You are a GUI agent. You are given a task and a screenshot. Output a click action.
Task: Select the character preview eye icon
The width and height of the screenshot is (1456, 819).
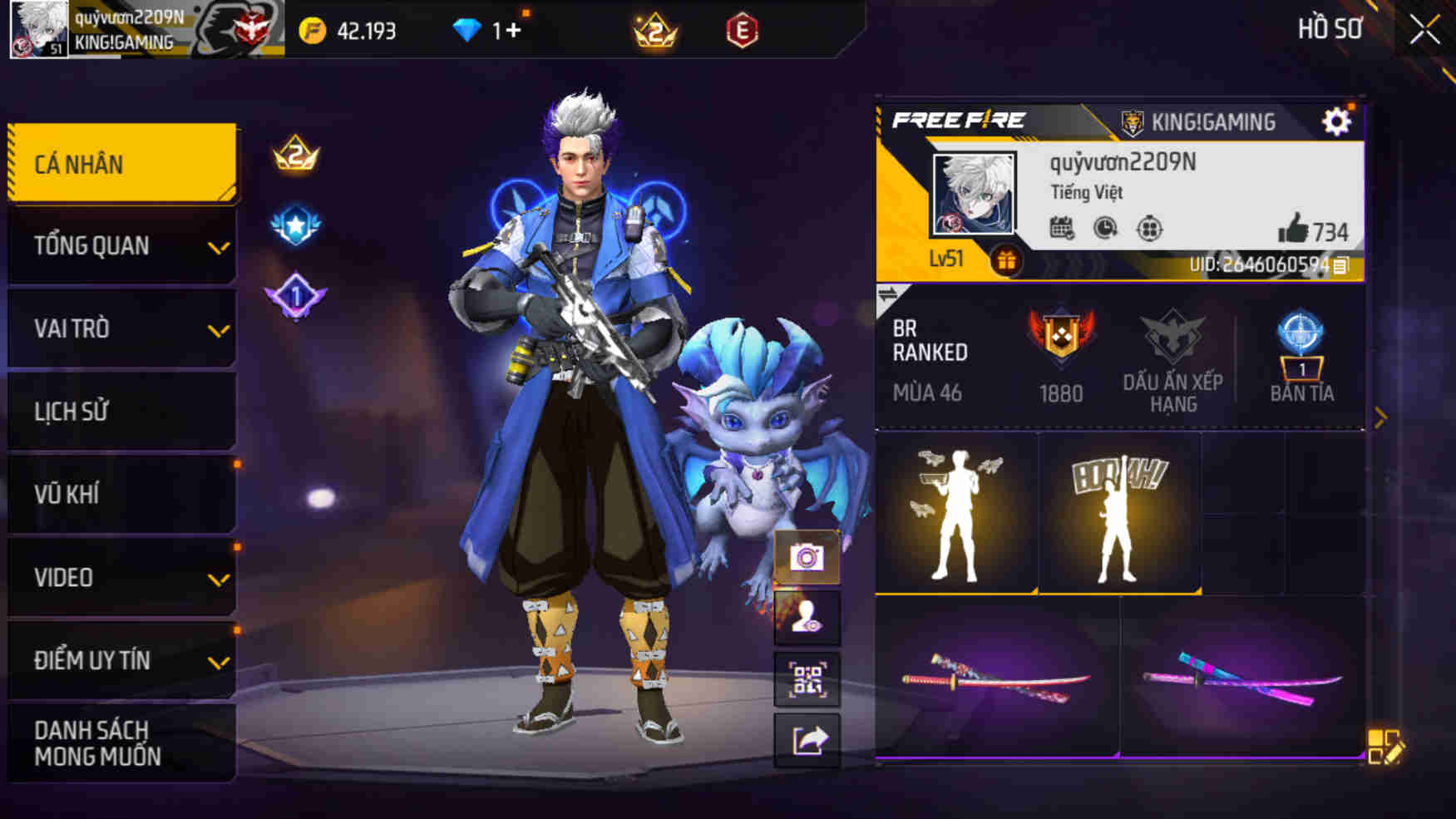click(806, 619)
